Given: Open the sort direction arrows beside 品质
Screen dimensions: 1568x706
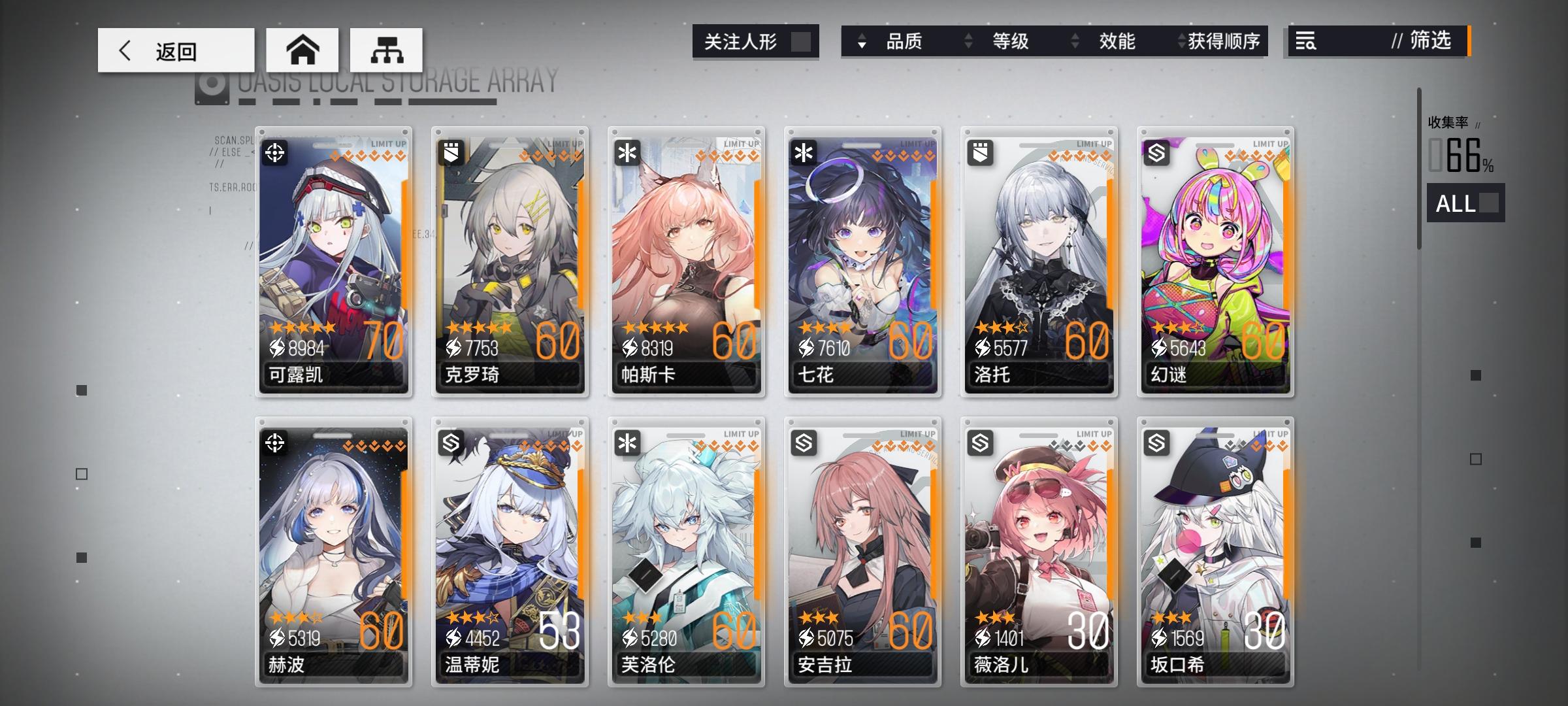Looking at the screenshot, I should [x=863, y=42].
